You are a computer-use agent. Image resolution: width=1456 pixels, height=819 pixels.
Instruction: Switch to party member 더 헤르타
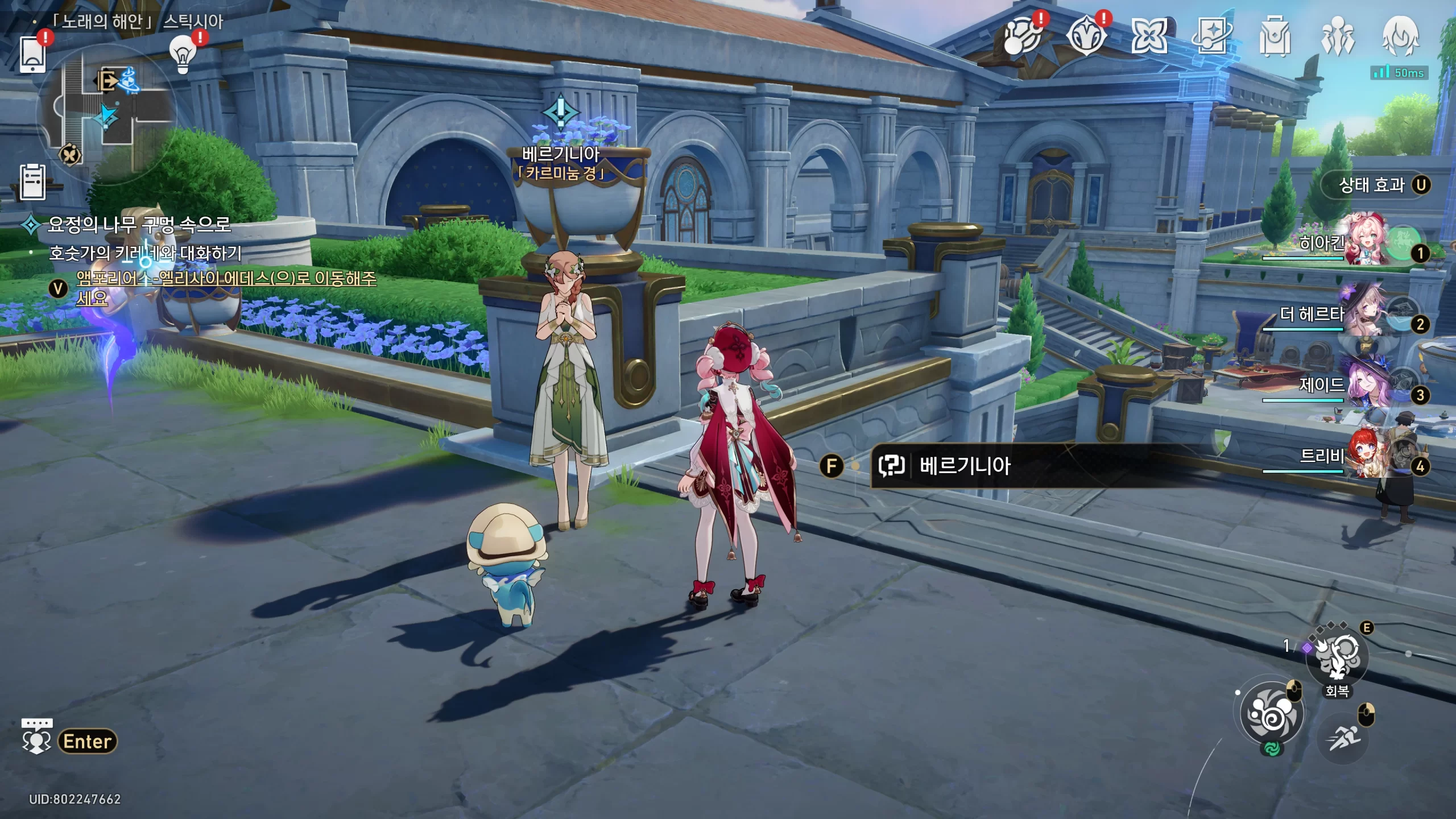(x=1365, y=313)
